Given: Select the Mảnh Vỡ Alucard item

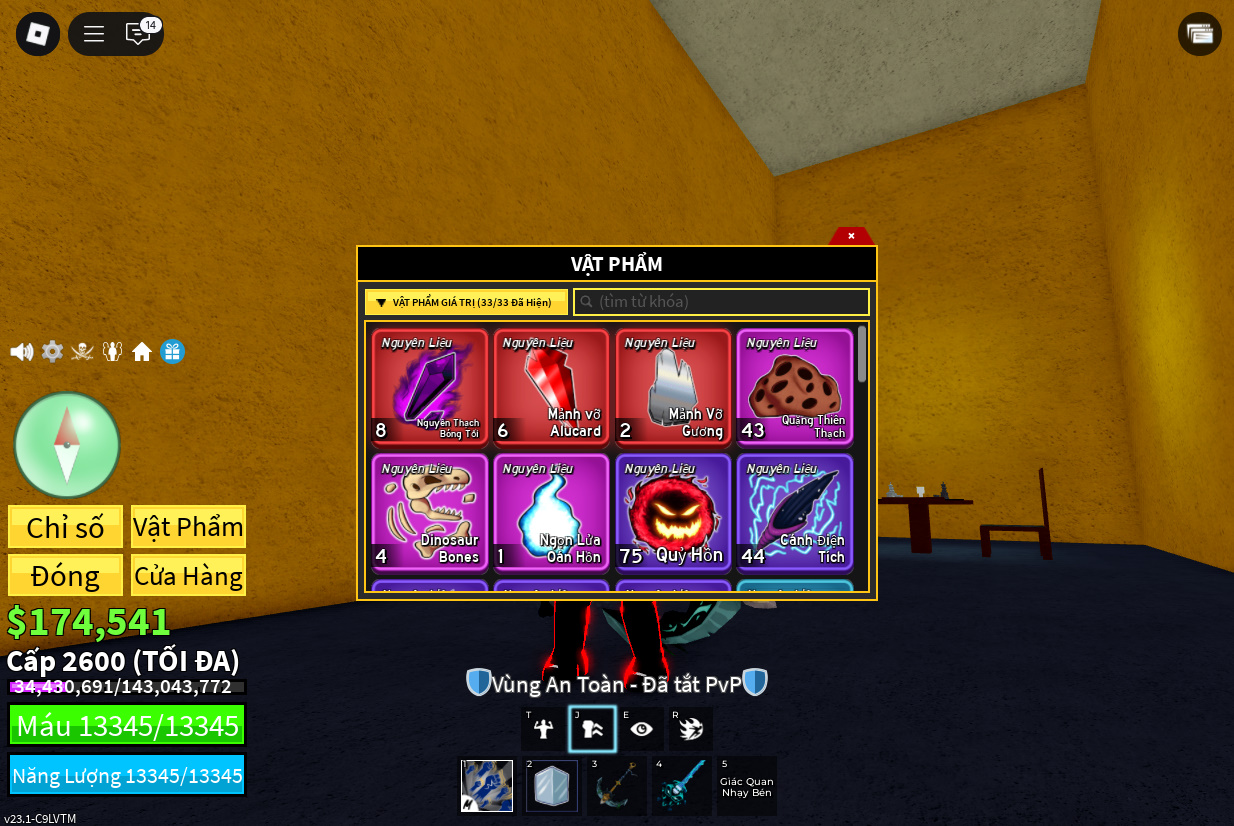Looking at the screenshot, I should click(x=551, y=386).
